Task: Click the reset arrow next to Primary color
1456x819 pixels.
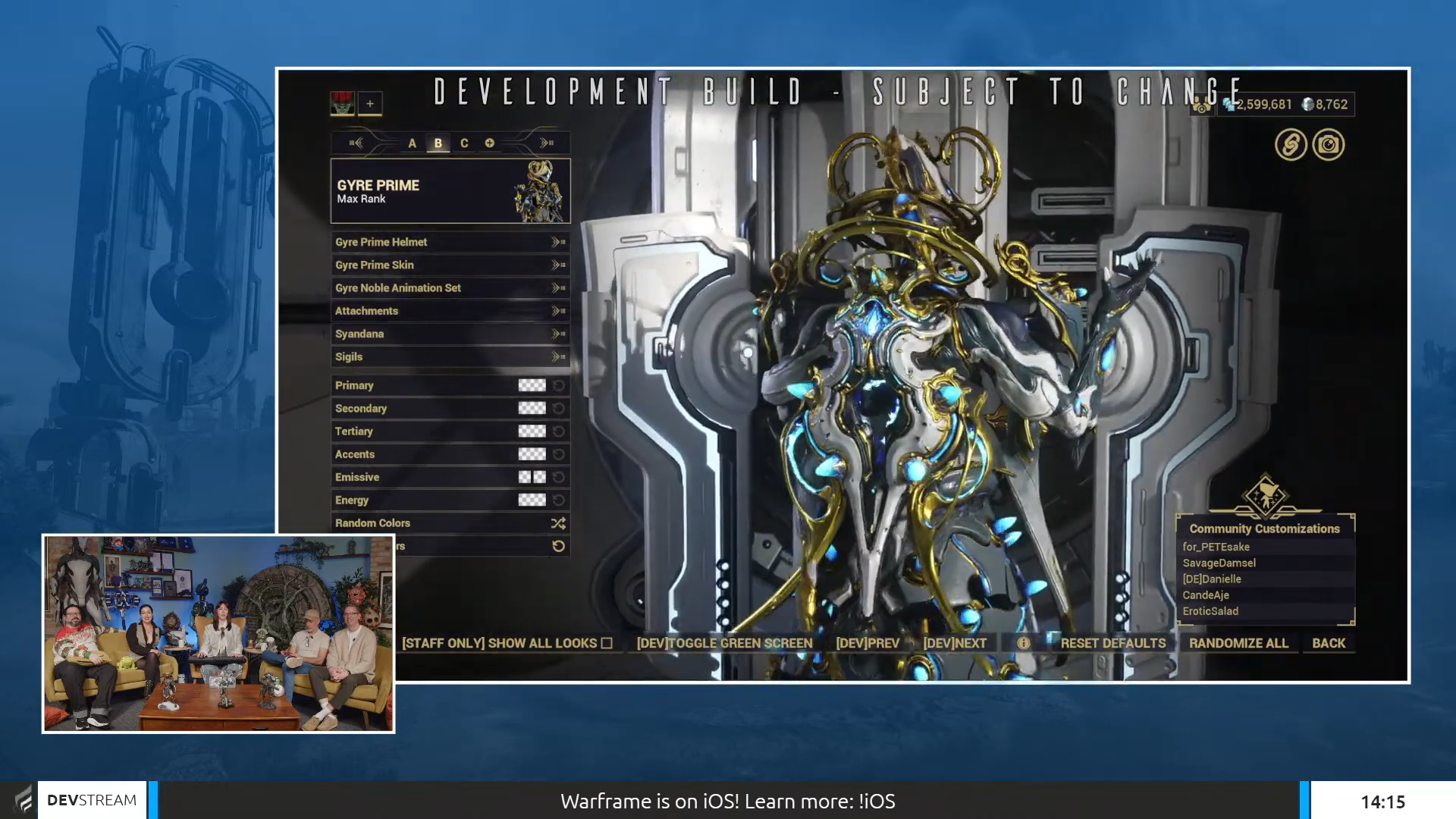Action: pos(559,385)
